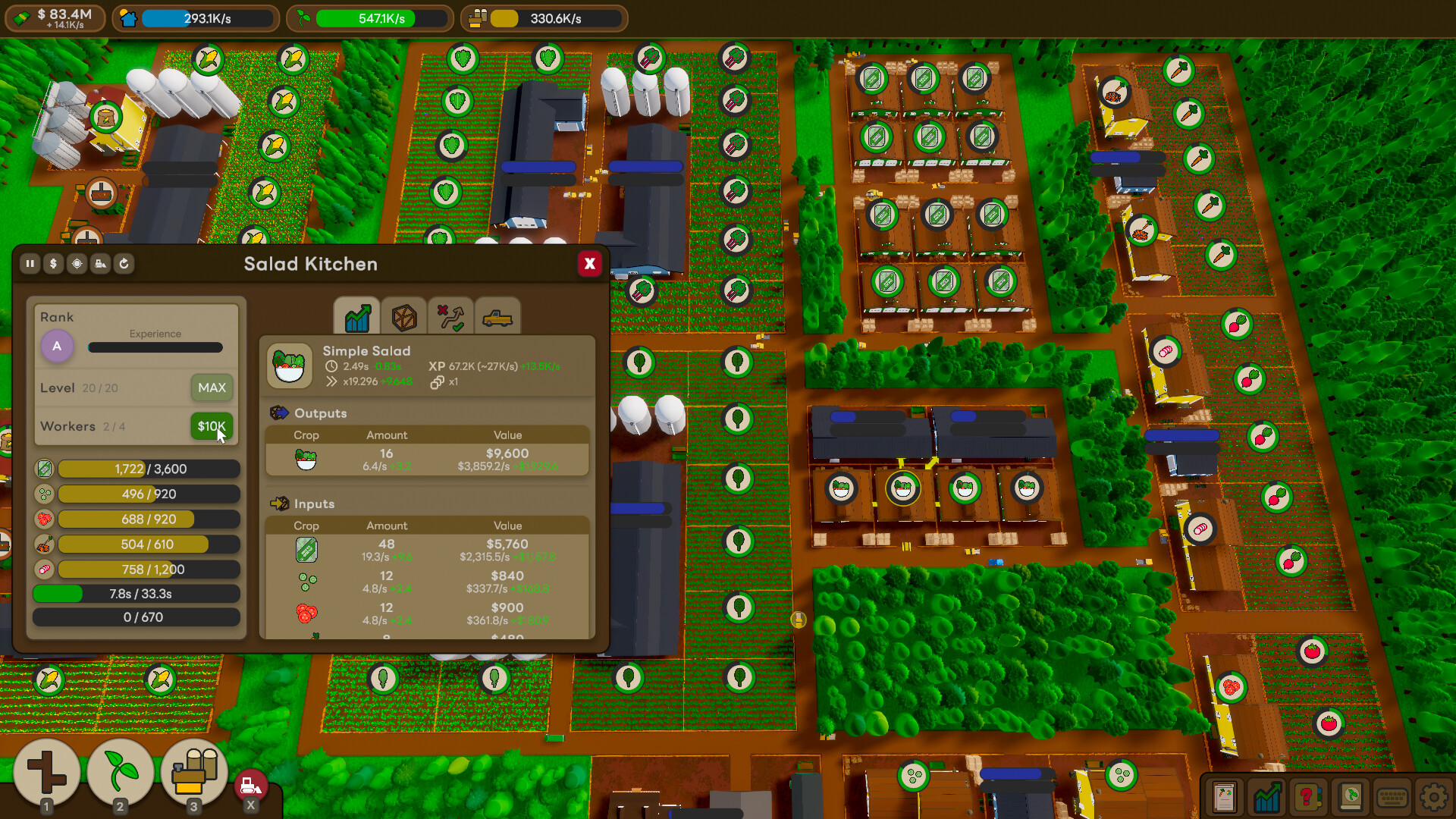Open the question mark help guide
This screenshot has height=819, width=1456.
coord(1310,796)
